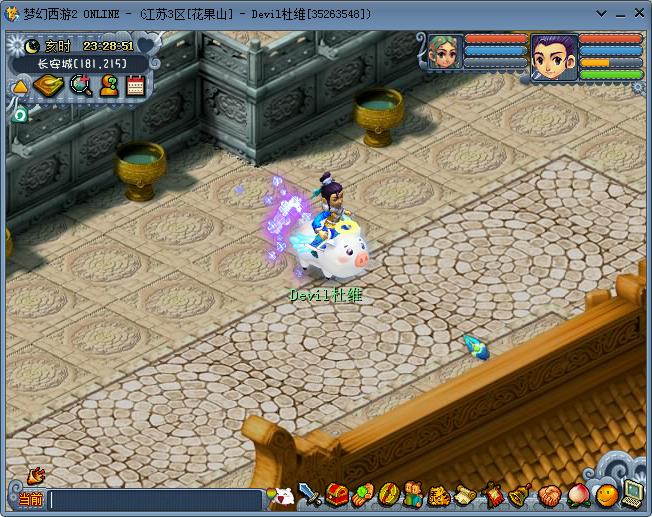This screenshot has height=517, width=652.
Task: Open the smiley face emote icon
Action: point(606,494)
